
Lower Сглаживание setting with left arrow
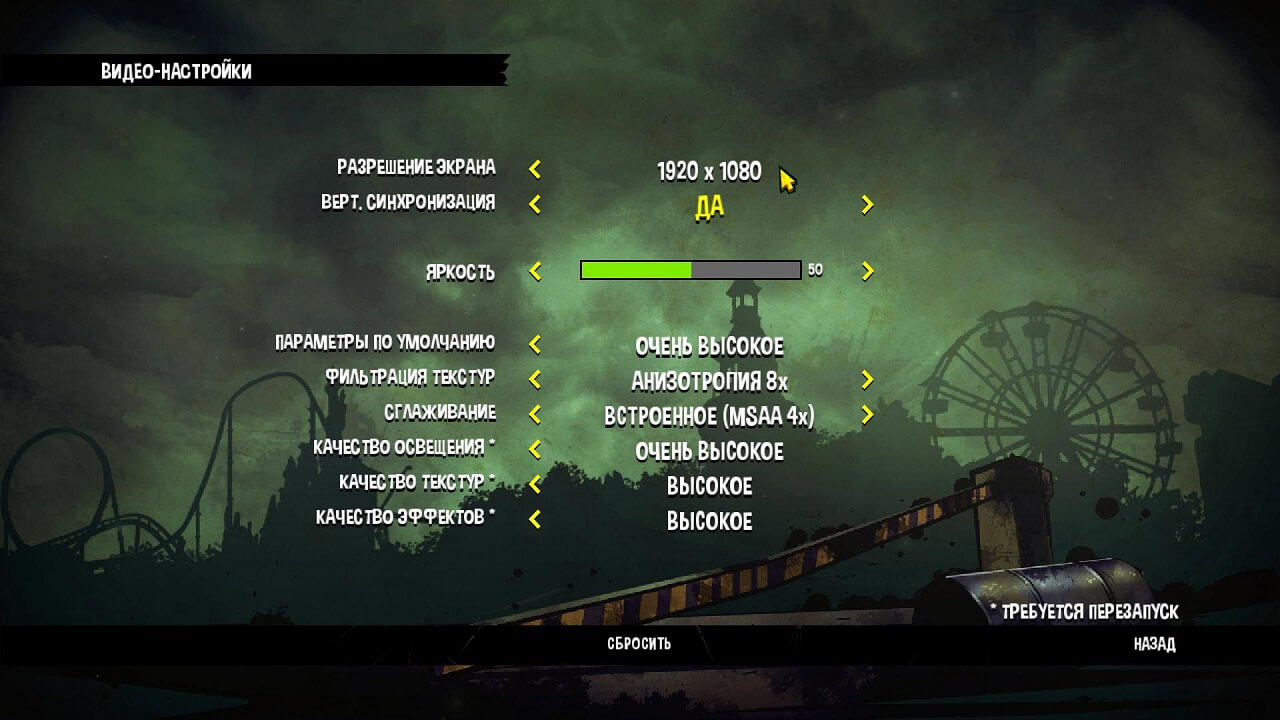[x=535, y=414]
